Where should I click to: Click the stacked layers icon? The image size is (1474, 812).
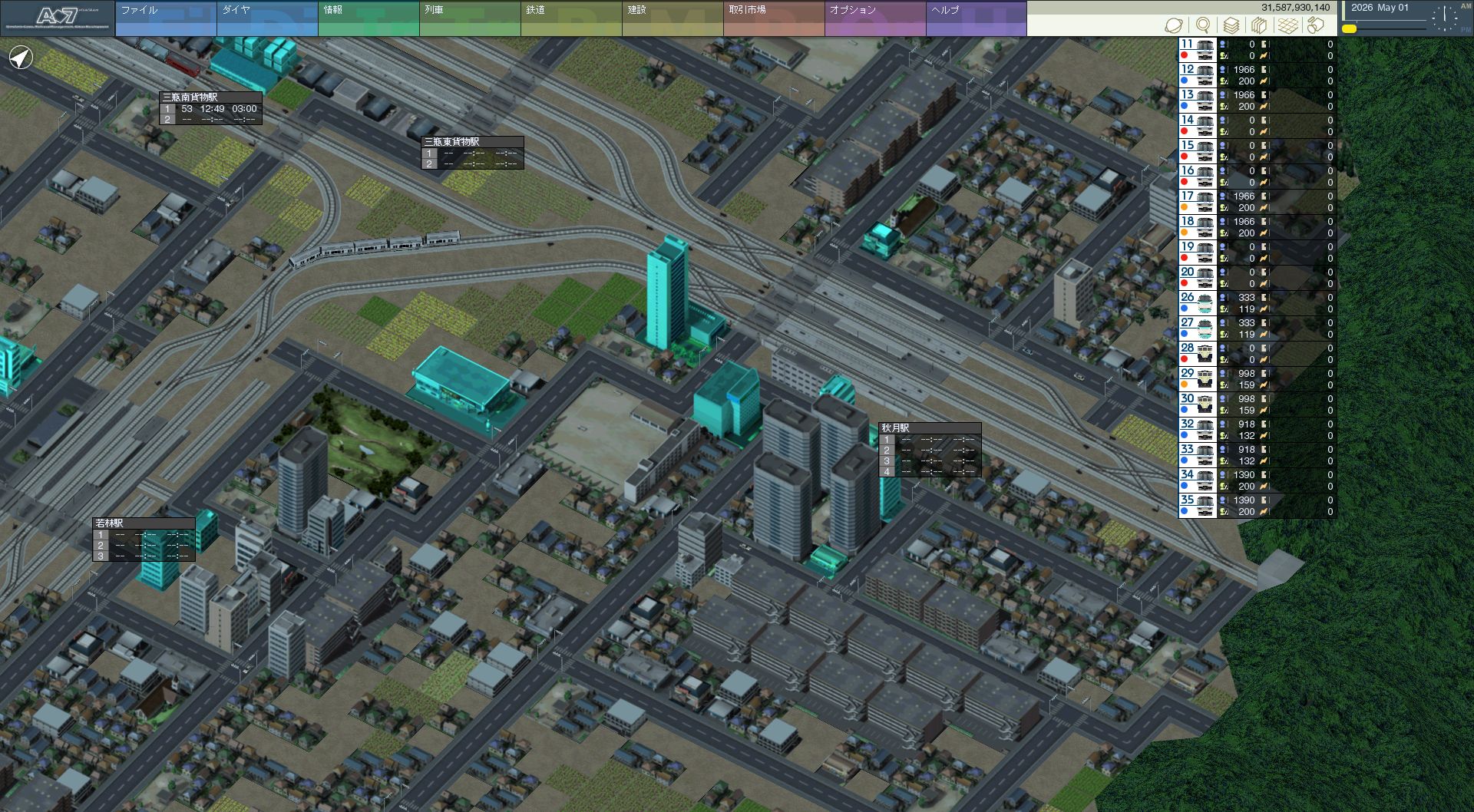click(1231, 26)
